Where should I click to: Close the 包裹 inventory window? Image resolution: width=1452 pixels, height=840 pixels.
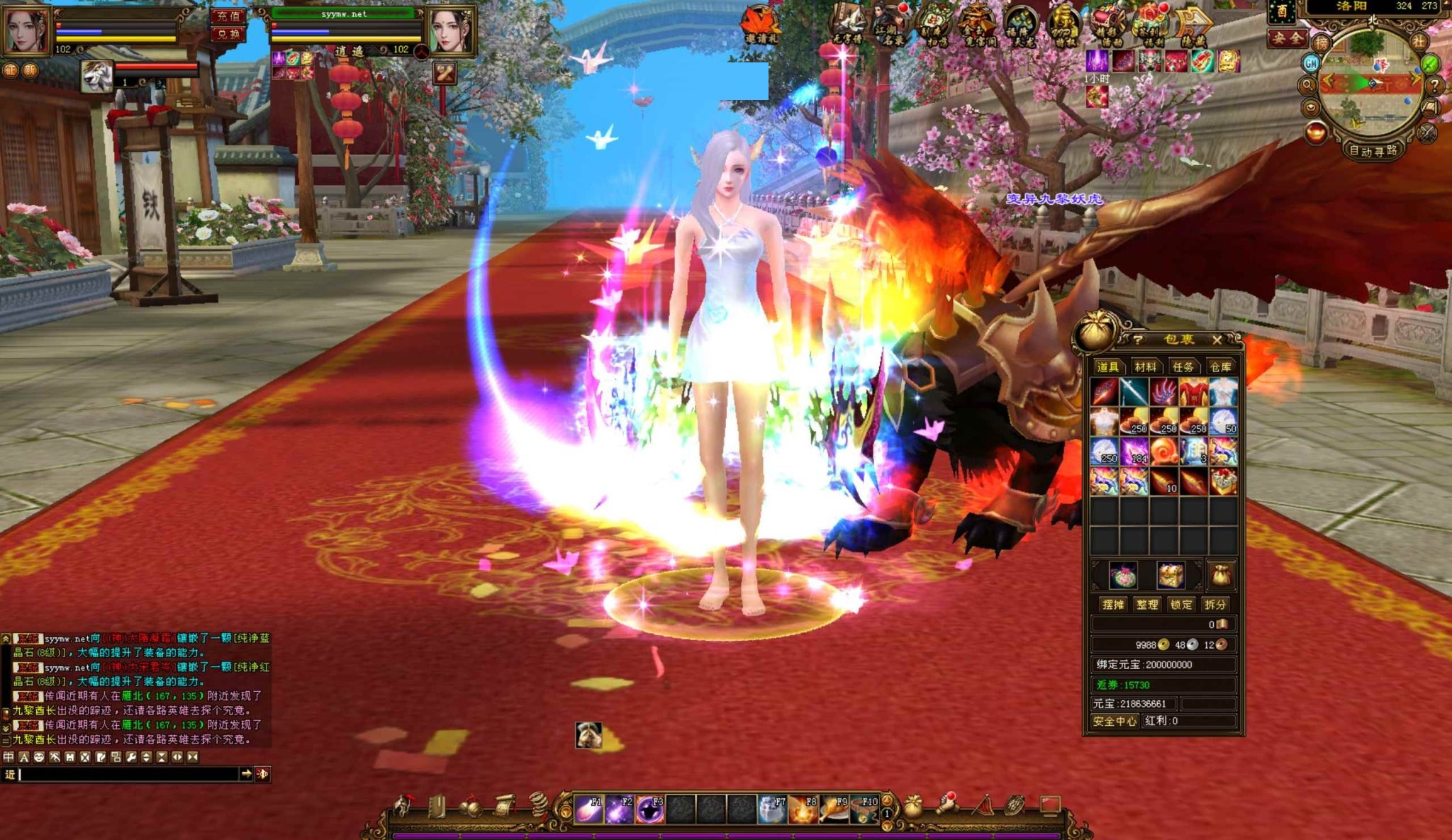coord(1217,340)
